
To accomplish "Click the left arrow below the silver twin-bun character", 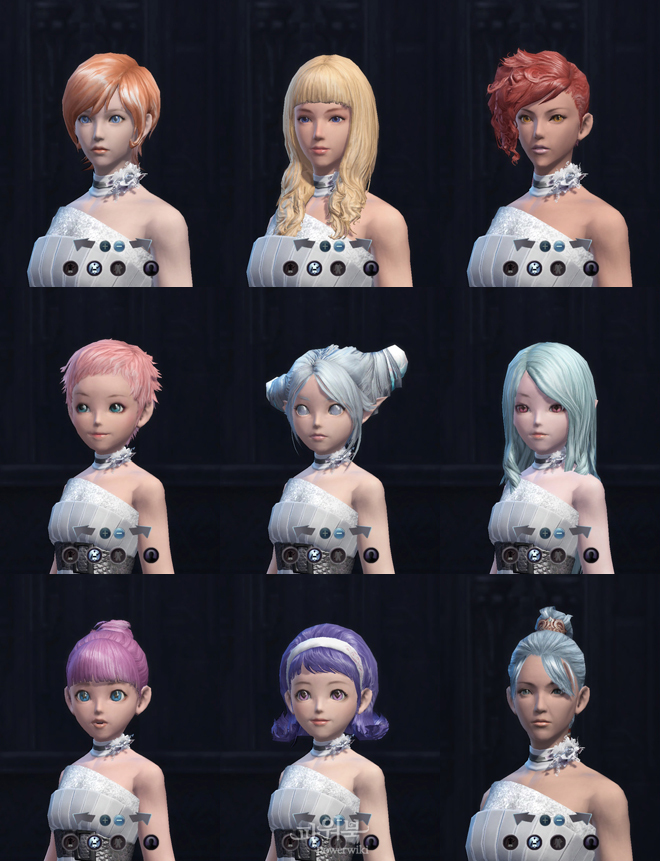I will (x=305, y=532).
